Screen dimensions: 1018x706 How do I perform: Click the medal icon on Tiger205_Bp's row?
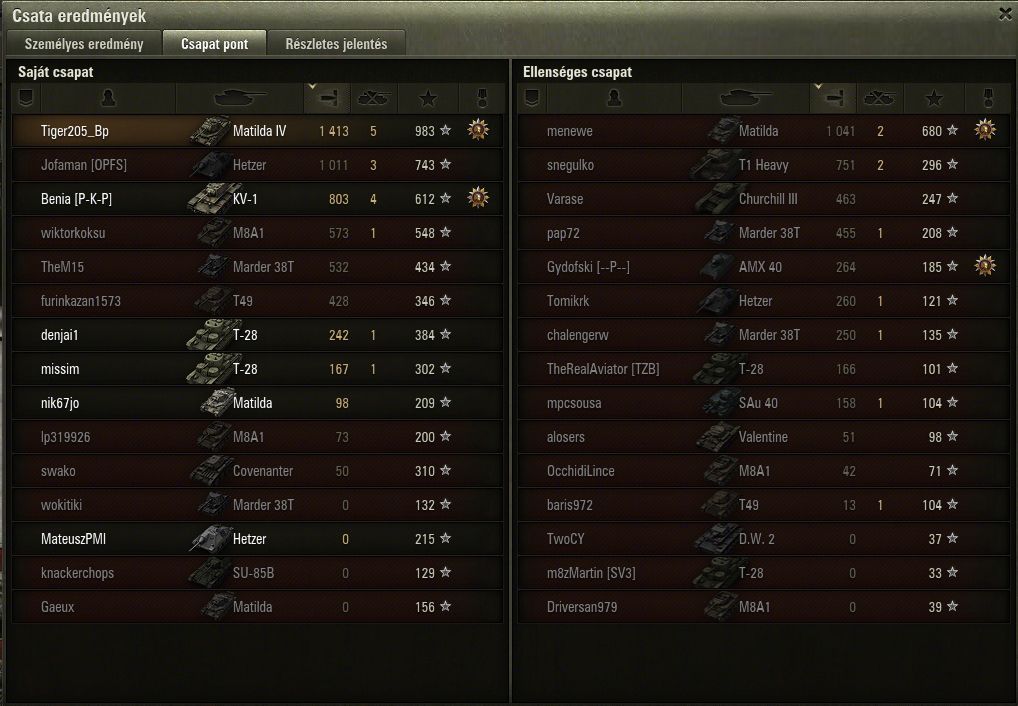478,130
